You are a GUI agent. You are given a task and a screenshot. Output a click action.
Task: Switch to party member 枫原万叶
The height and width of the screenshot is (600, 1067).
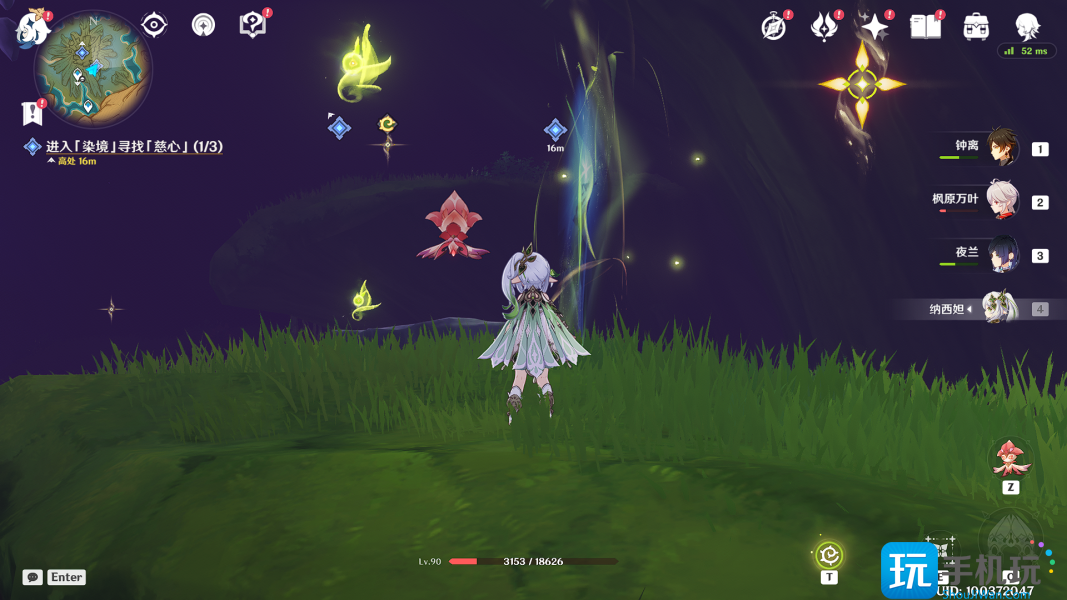tap(1002, 201)
